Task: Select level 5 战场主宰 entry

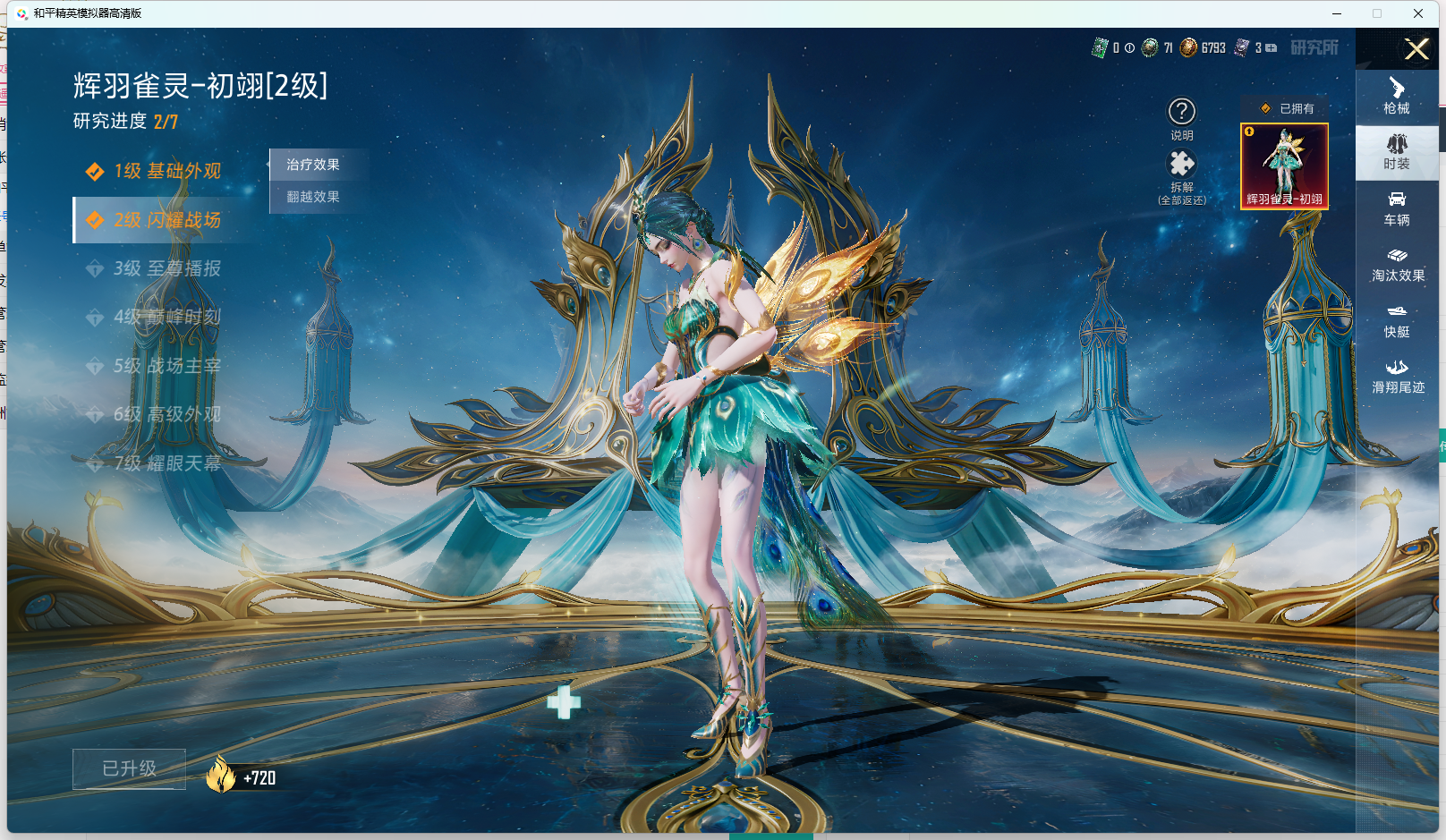Action: point(166,366)
